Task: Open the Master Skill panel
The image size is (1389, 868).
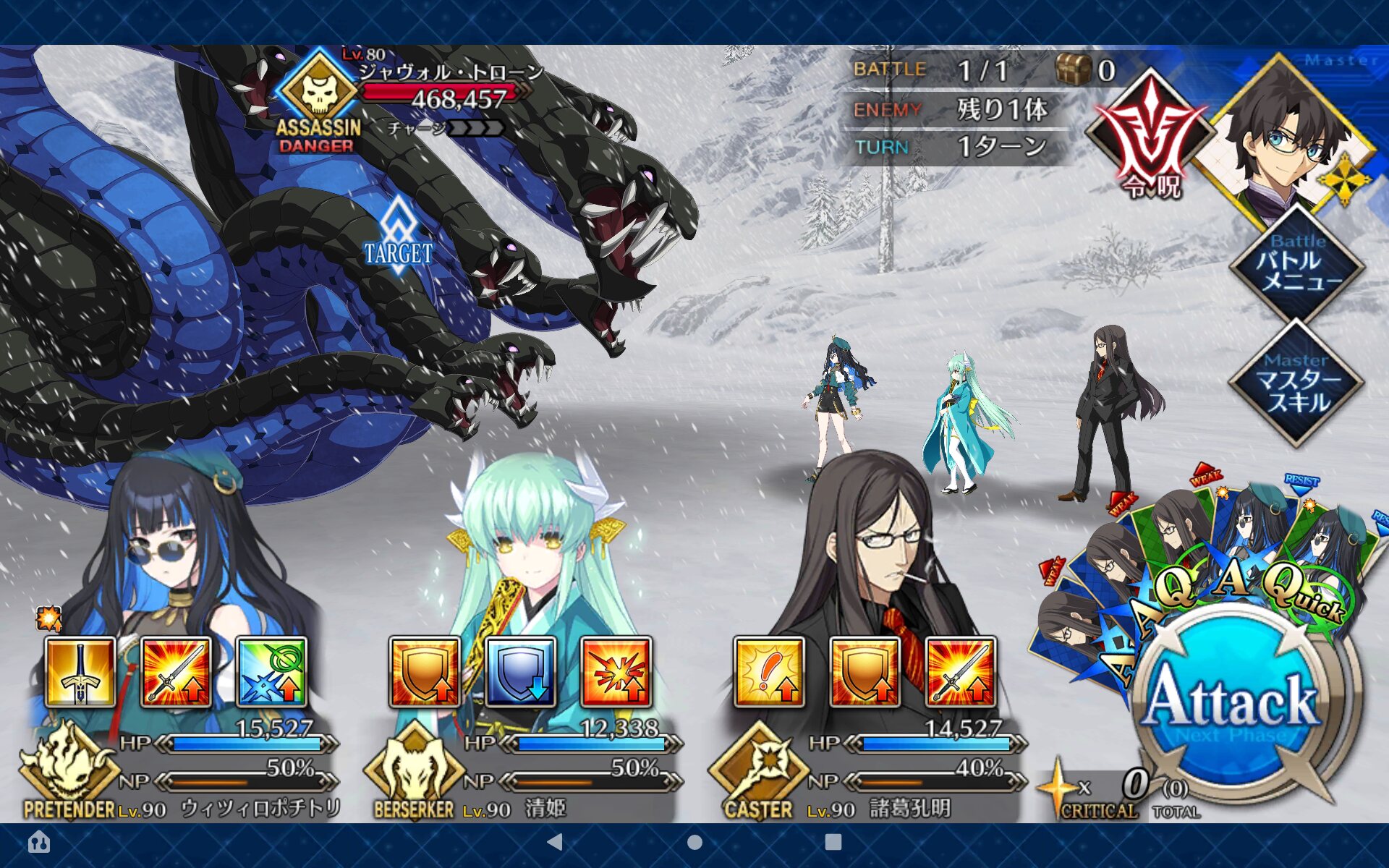Action: pyautogui.click(x=1297, y=383)
